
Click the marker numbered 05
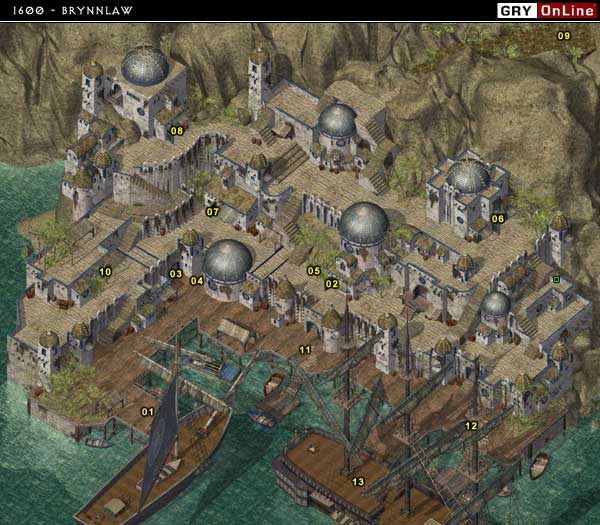tap(313, 271)
